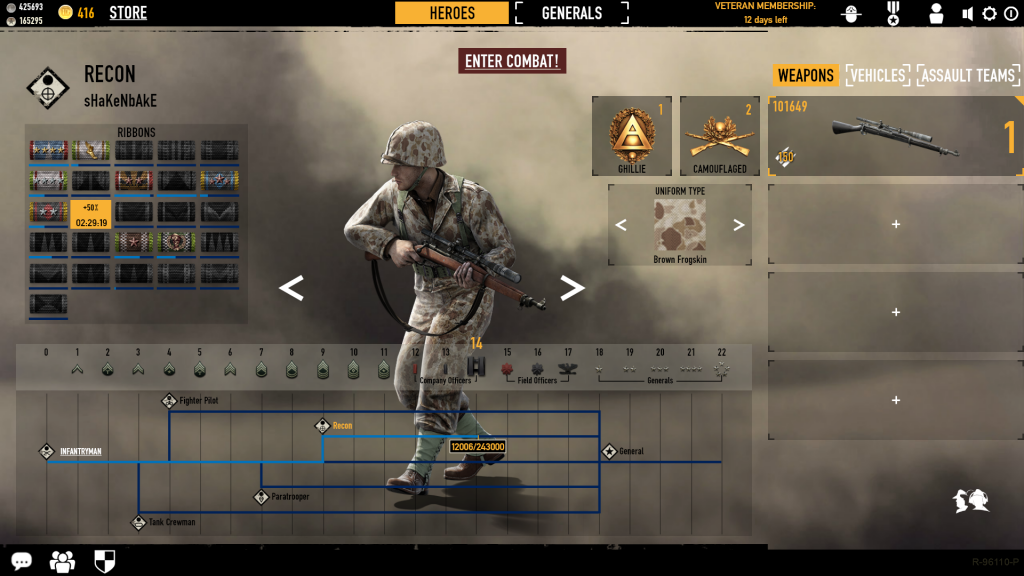The height and width of the screenshot is (576, 1024).
Task: Show the Assault Teams tab
Action: coord(968,75)
